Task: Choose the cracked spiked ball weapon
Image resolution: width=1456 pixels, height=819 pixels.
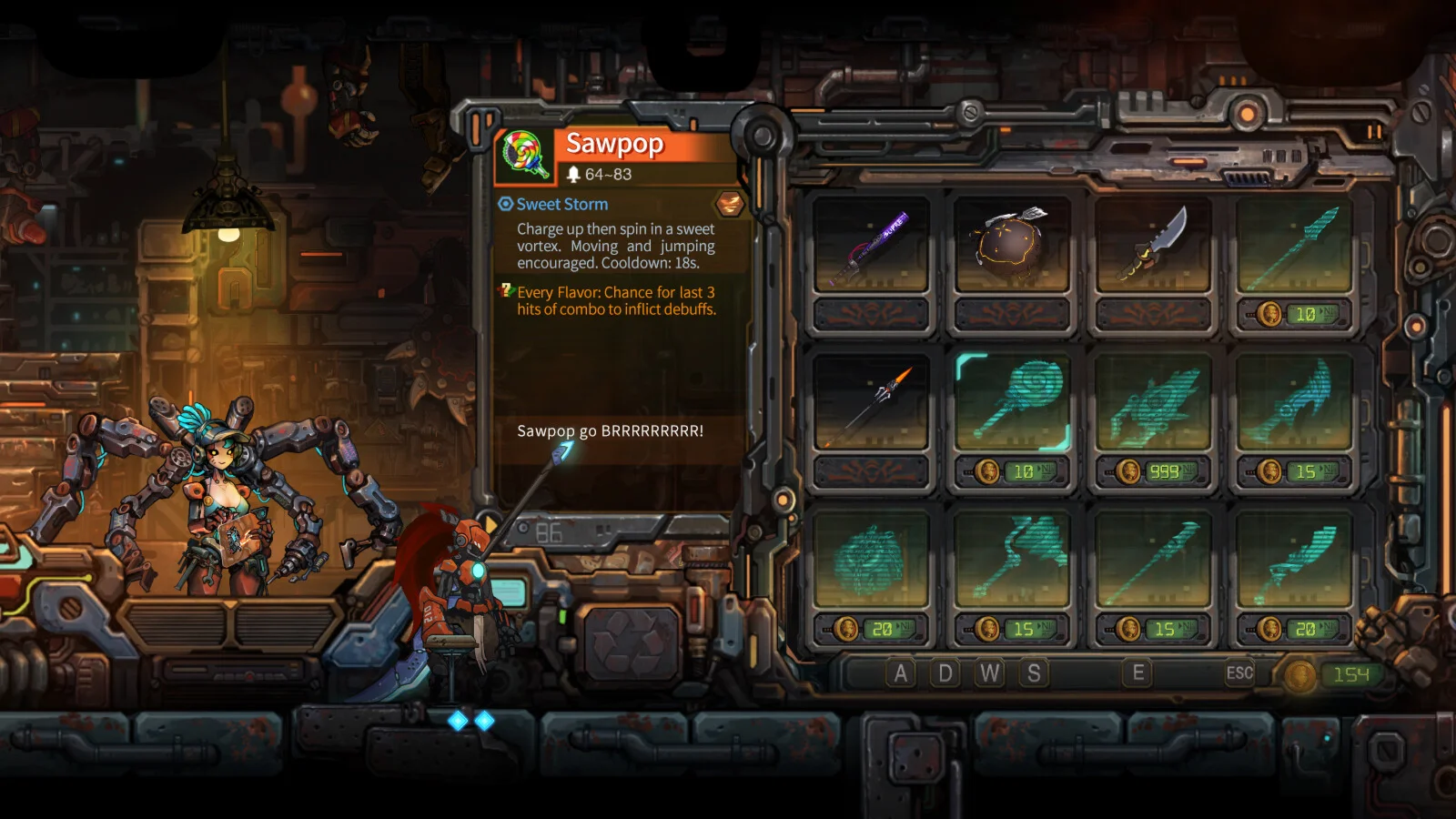Action: [1012, 244]
